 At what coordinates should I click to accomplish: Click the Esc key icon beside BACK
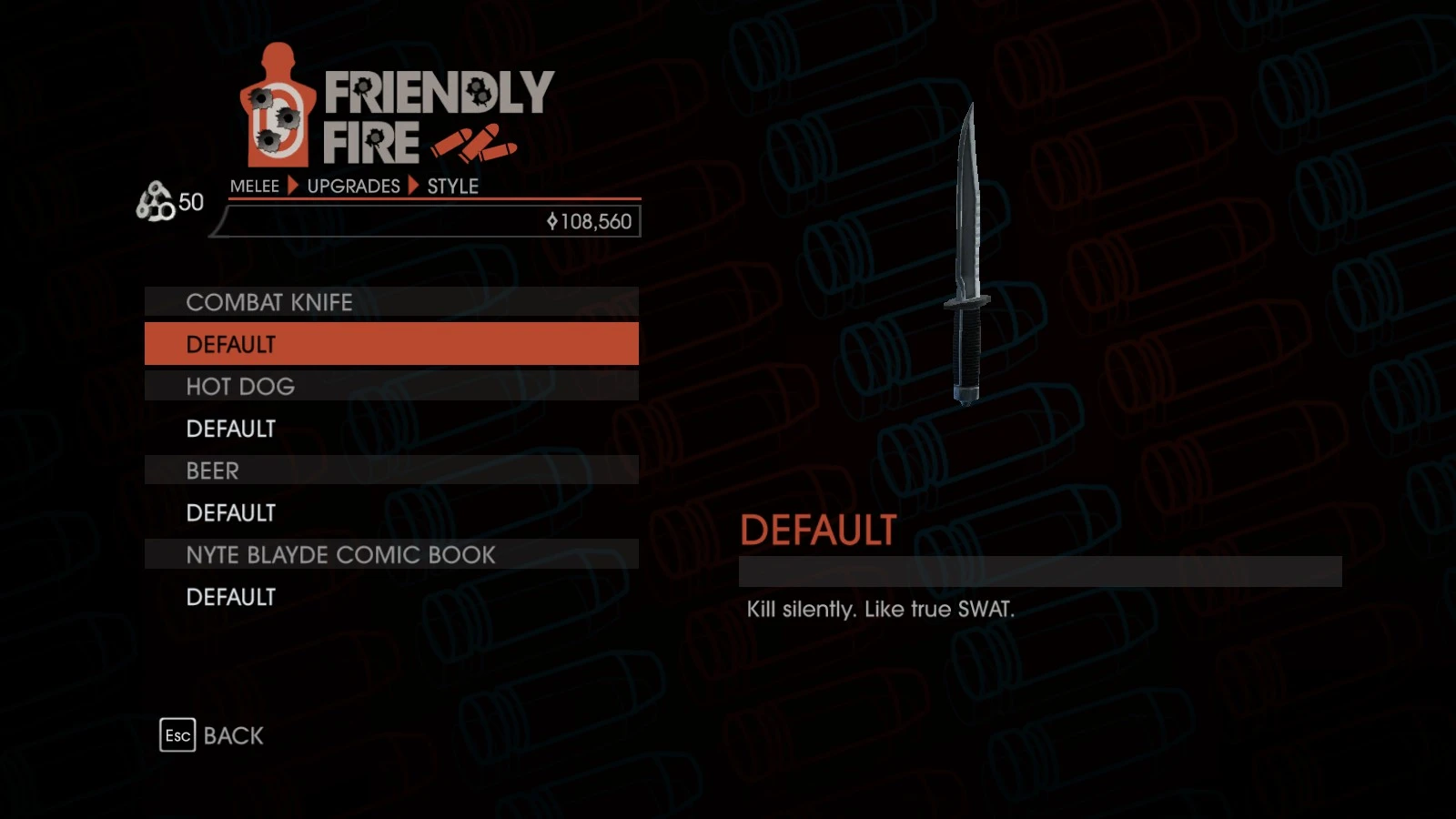click(x=178, y=735)
